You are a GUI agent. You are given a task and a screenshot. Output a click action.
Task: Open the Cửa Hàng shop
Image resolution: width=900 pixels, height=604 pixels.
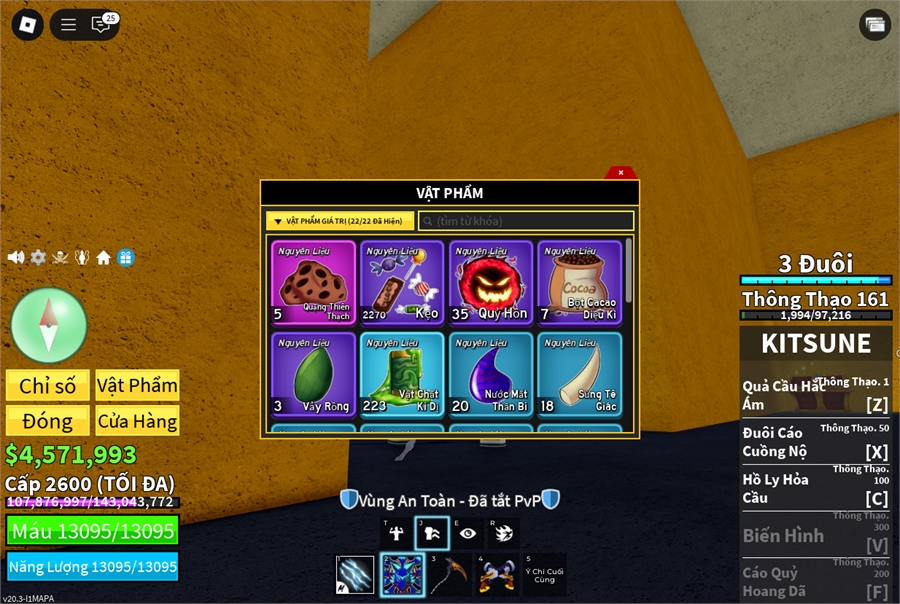pos(137,420)
